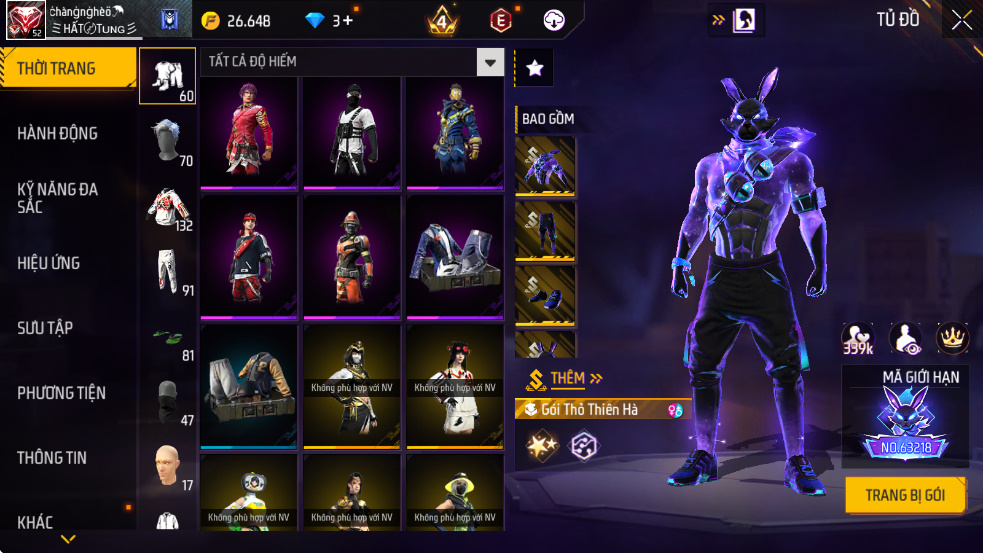Toggle the star favorites filter
Image resolution: width=983 pixels, height=553 pixels.
coord(535,68)
